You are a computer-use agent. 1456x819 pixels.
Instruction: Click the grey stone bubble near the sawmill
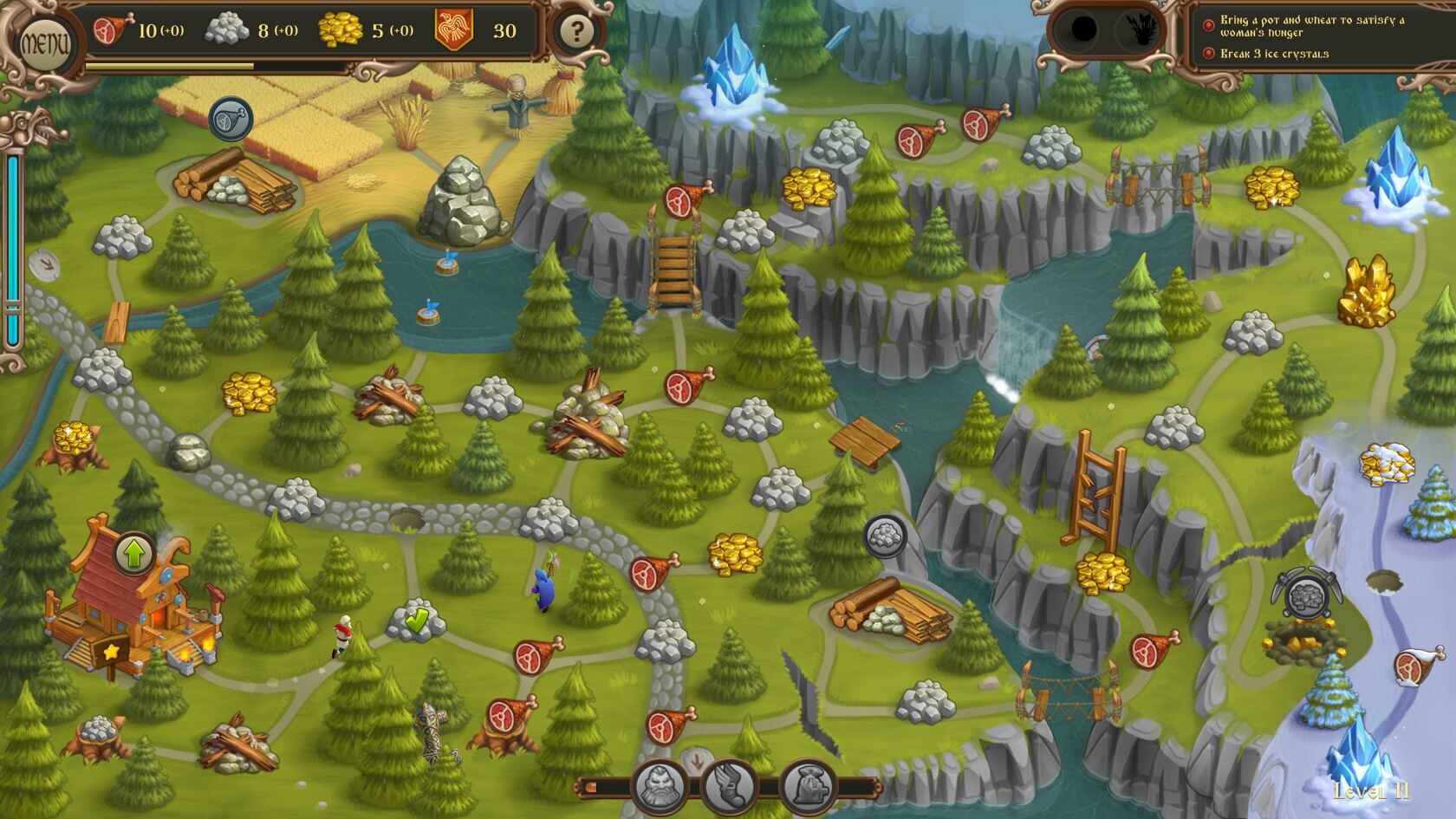pyautogui.click(x=884, y=536)
